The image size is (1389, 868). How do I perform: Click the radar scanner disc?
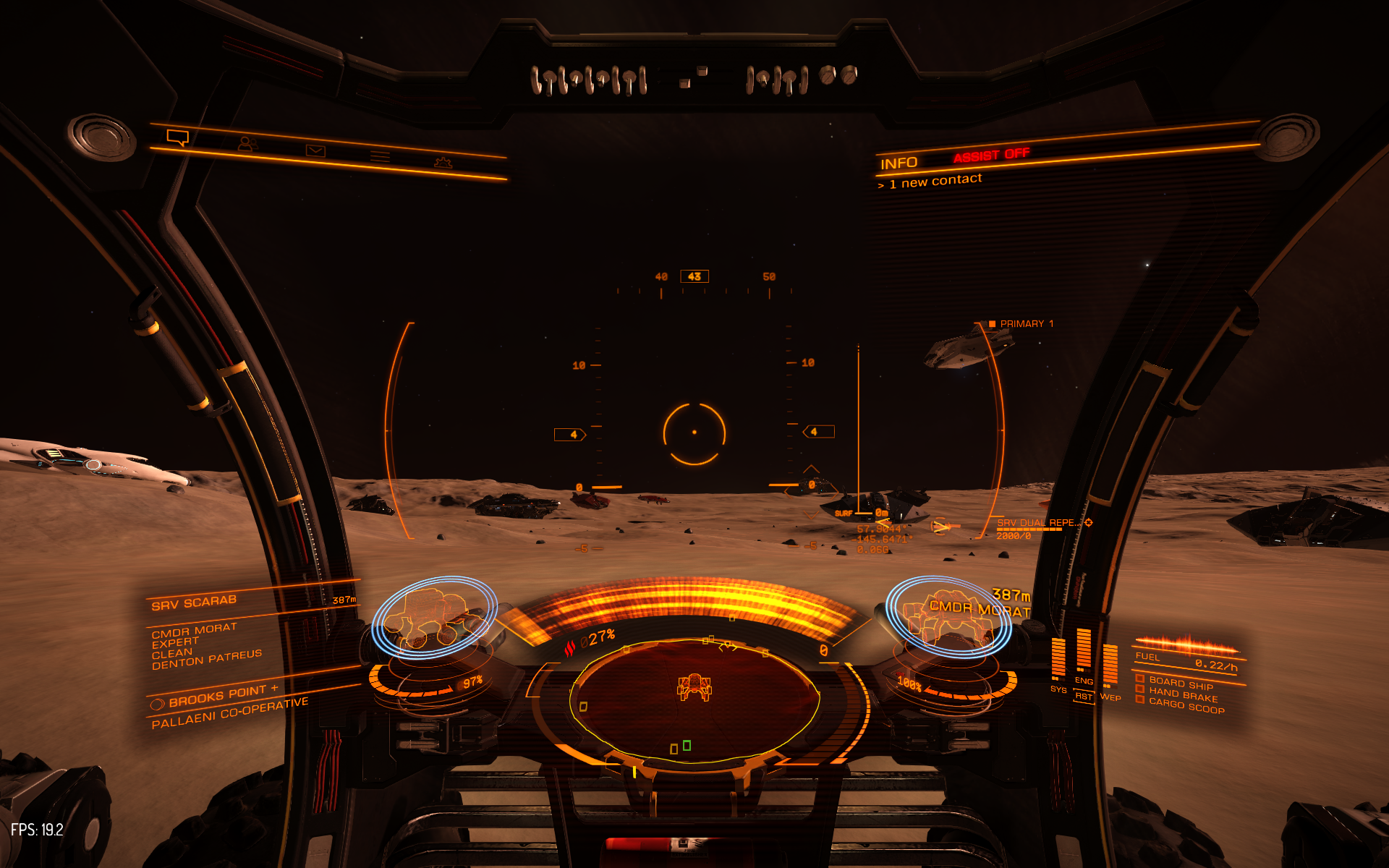pyautogui.click(x=694, y=698)
